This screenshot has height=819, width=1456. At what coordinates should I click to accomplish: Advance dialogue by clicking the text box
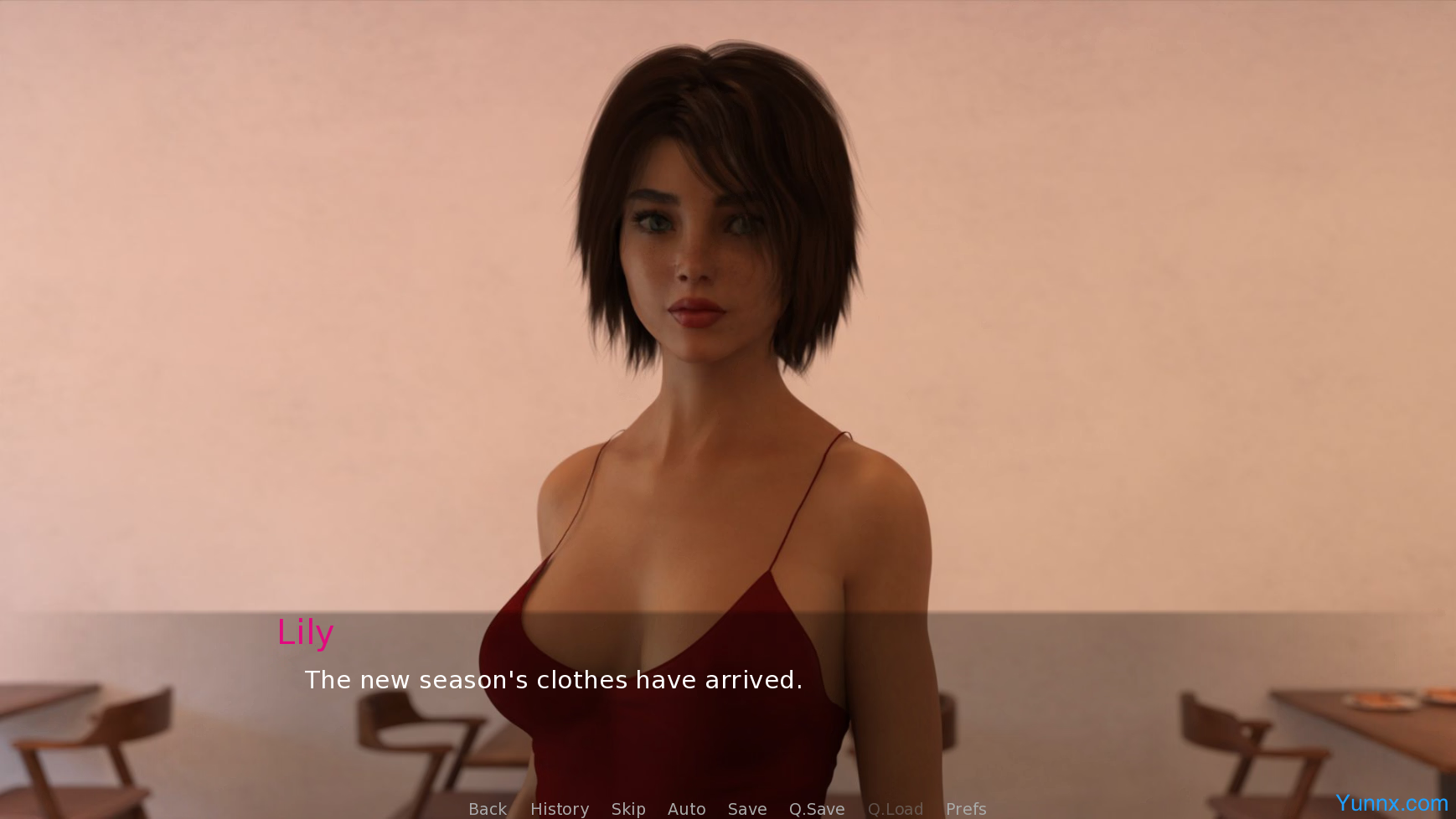point(553,680)
